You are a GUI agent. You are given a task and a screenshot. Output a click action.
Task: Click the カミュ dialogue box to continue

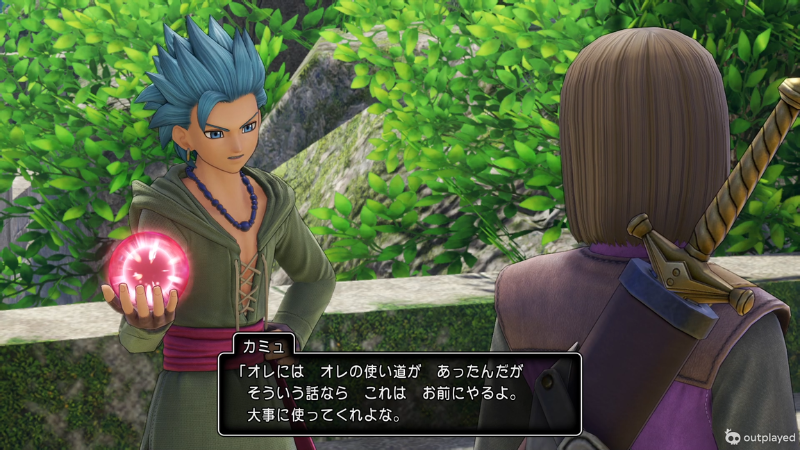(400, 393)
